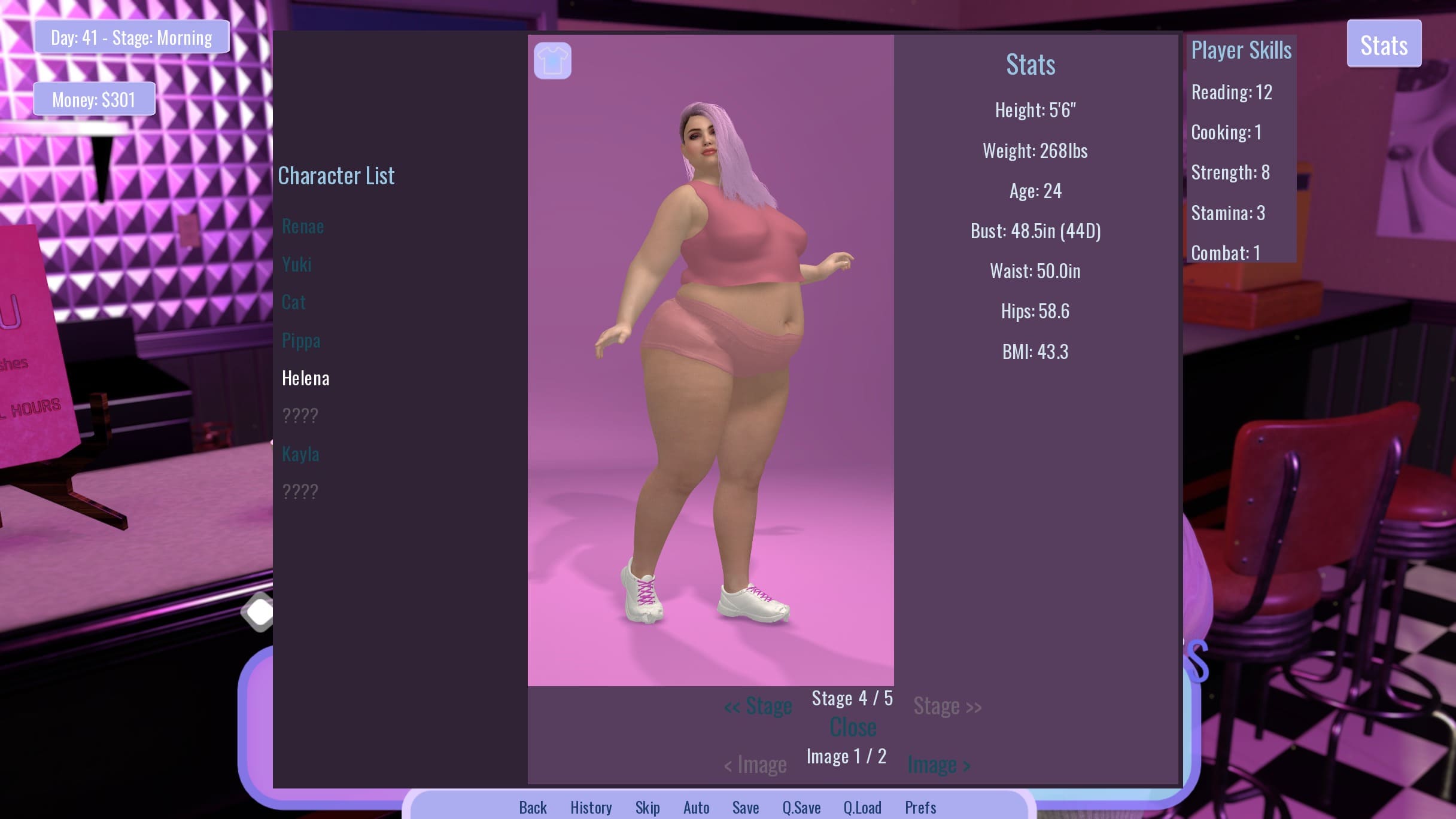
Task: Click the Back button in the quick menu
Action: point(533,808)
